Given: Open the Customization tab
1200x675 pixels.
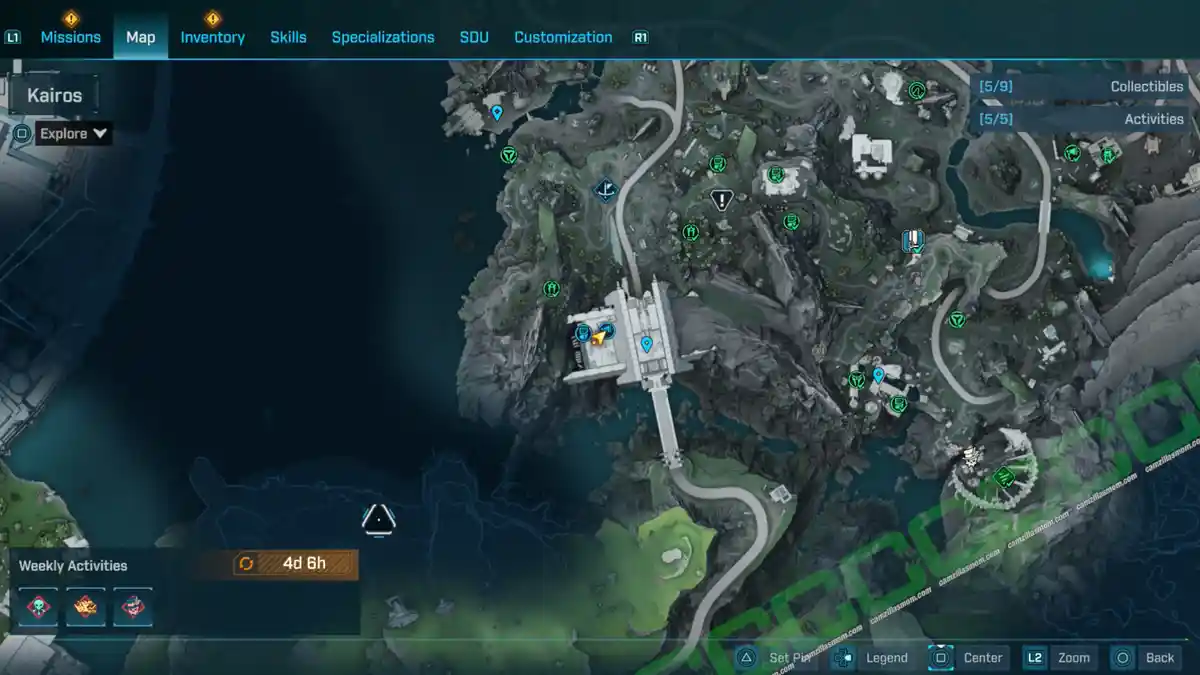Looking at the screenshot, I should 563,37.
